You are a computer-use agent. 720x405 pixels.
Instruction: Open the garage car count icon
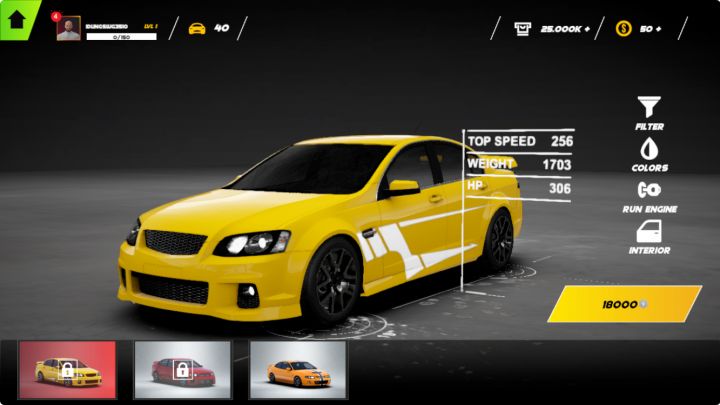tap(197, 28)
